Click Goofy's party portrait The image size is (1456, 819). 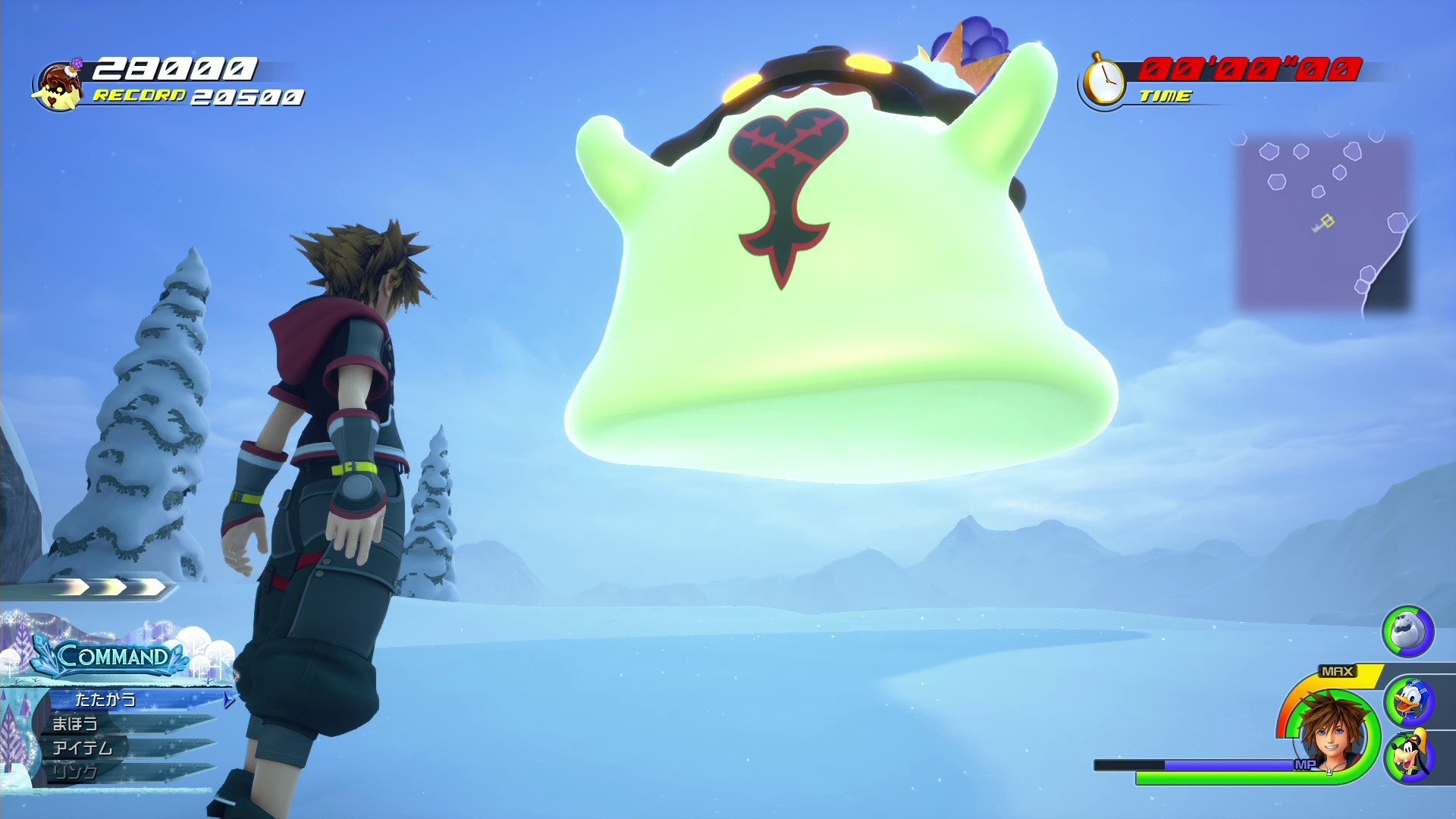1408,755
